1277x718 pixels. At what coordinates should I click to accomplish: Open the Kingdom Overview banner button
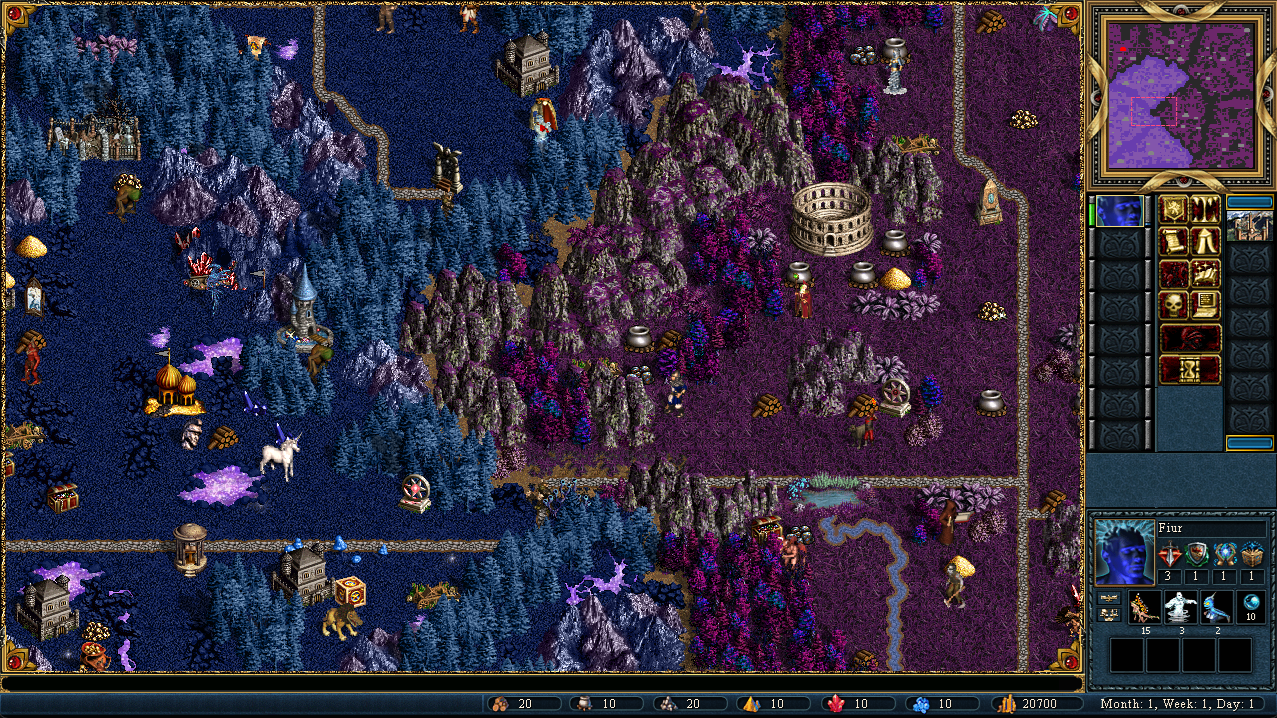point(1174,210)
